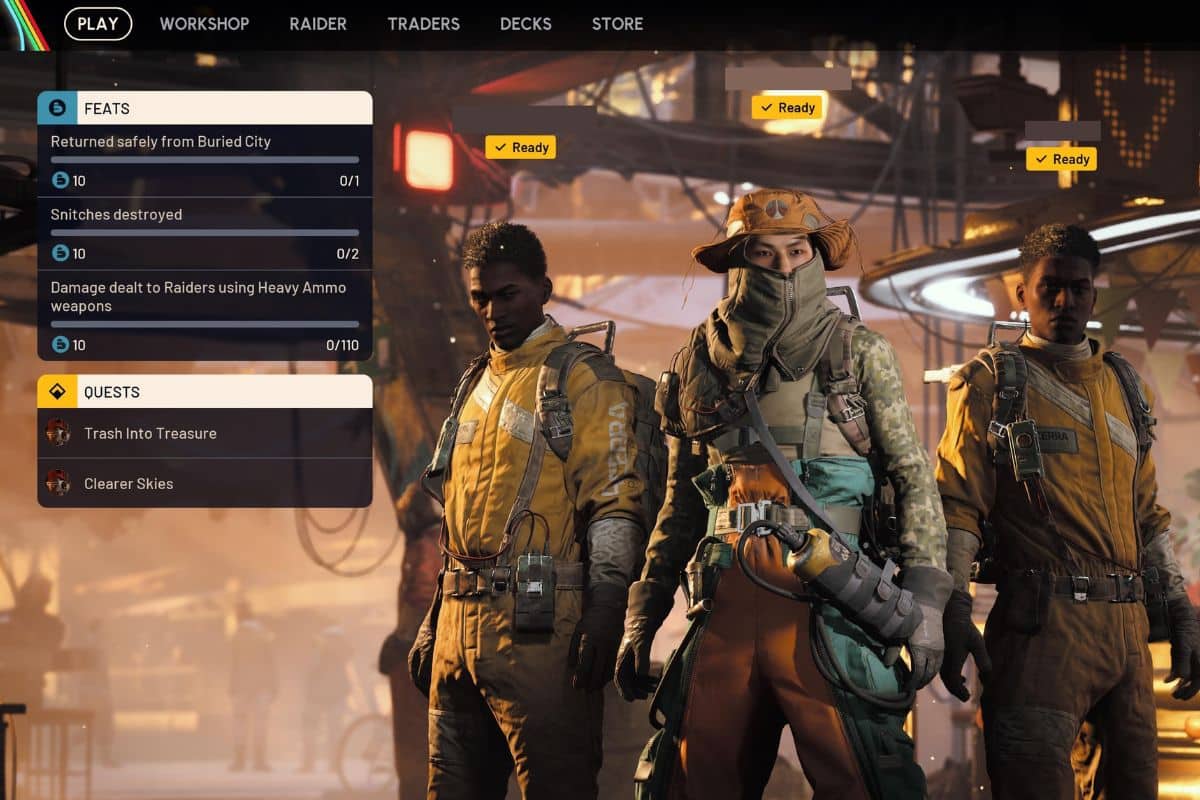Select the PLAY tab
This screenshot has width=1200, height=800.
click(98, 24)
